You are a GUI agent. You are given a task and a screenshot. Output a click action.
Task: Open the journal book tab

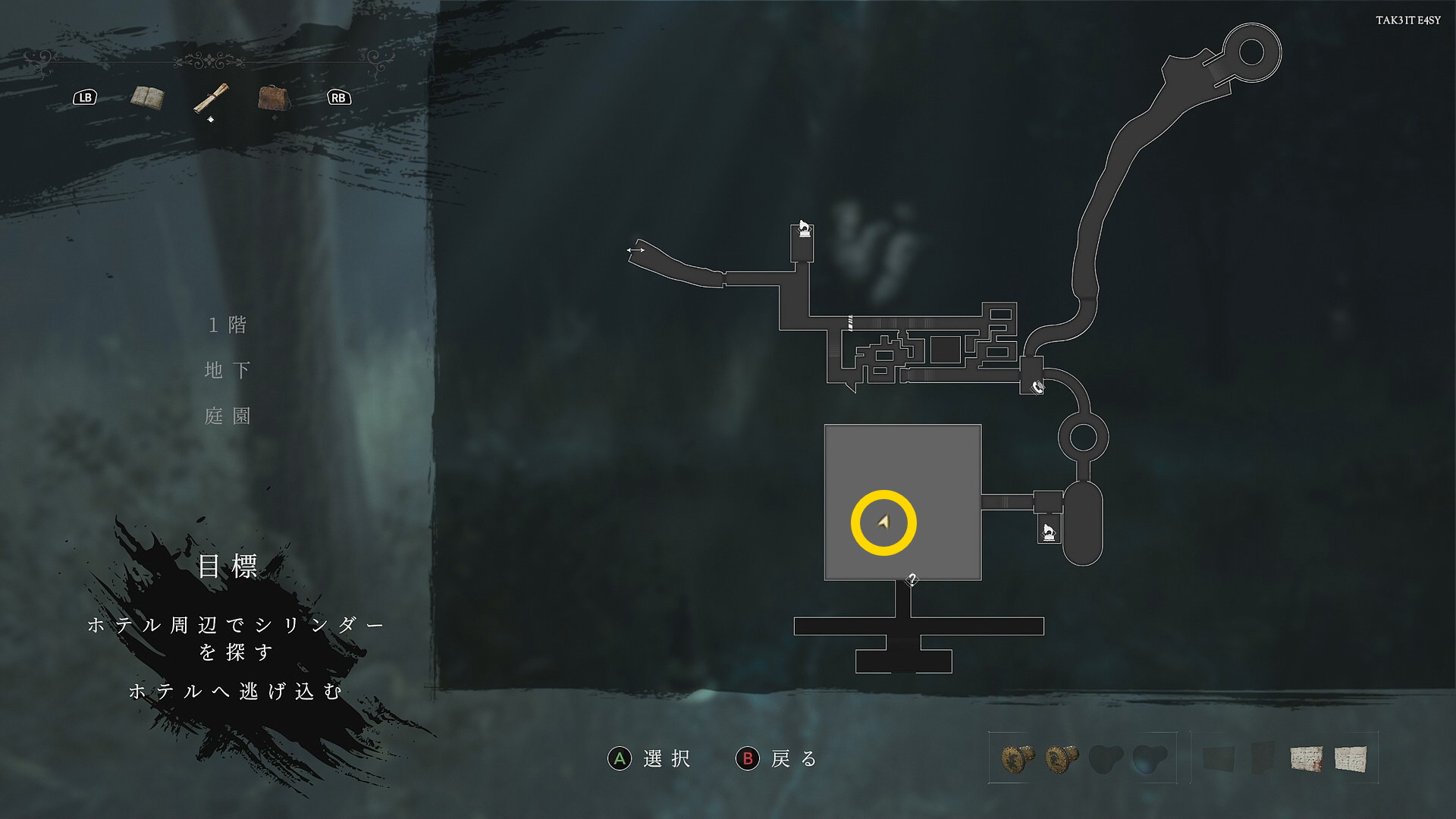tap(147, 97)
